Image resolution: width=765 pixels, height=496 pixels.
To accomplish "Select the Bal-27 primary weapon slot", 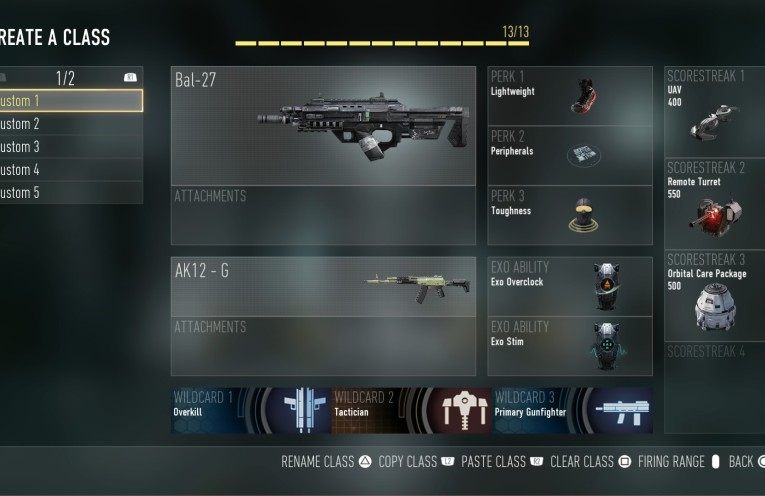I will (x=323, y=126).
